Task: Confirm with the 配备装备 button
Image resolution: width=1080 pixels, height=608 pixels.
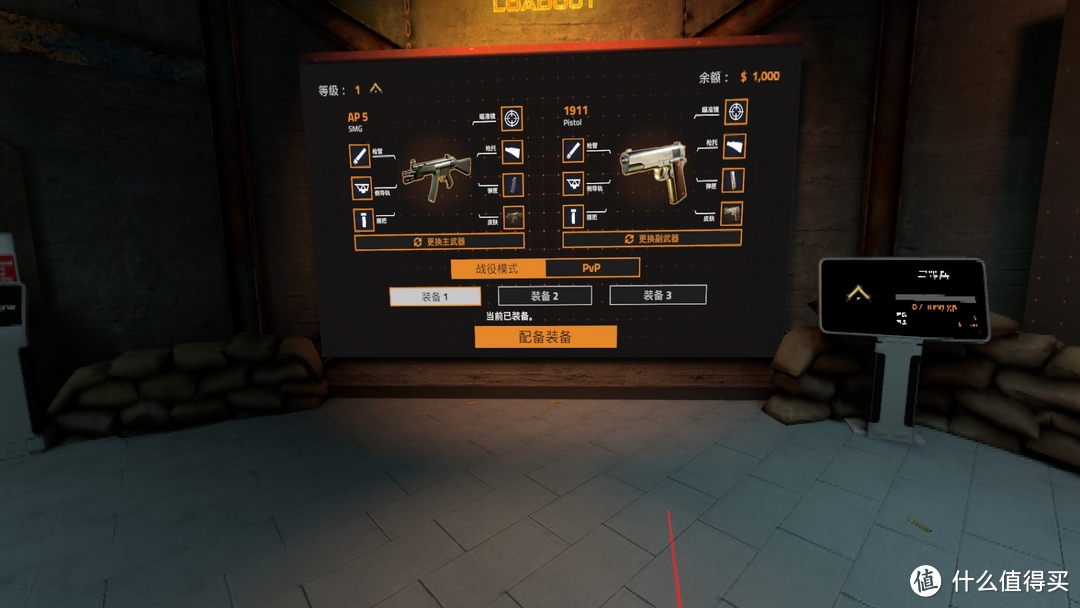Action: (545, 337)
